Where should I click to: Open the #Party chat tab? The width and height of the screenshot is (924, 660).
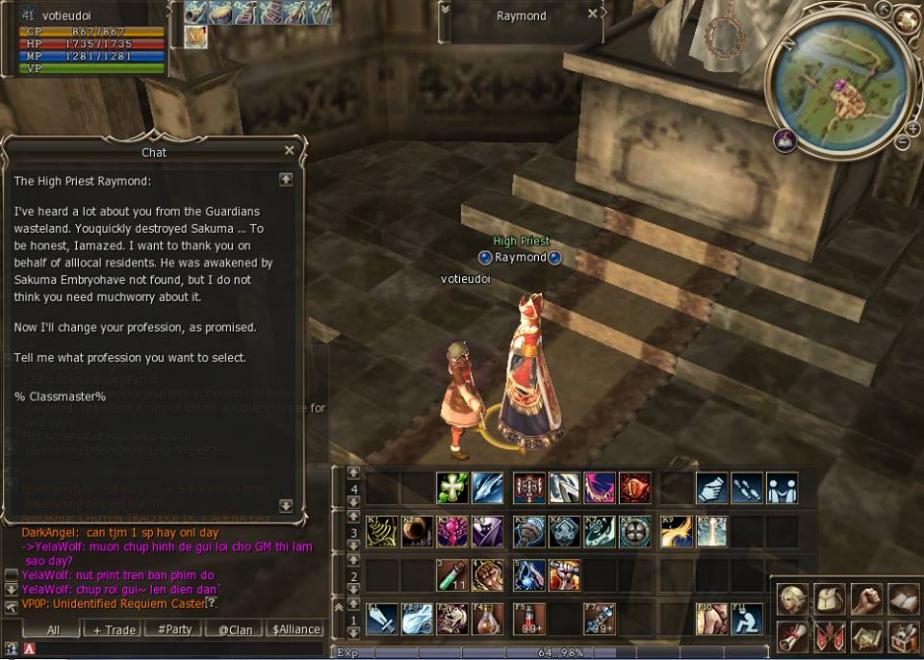click(x=174, y=629)
